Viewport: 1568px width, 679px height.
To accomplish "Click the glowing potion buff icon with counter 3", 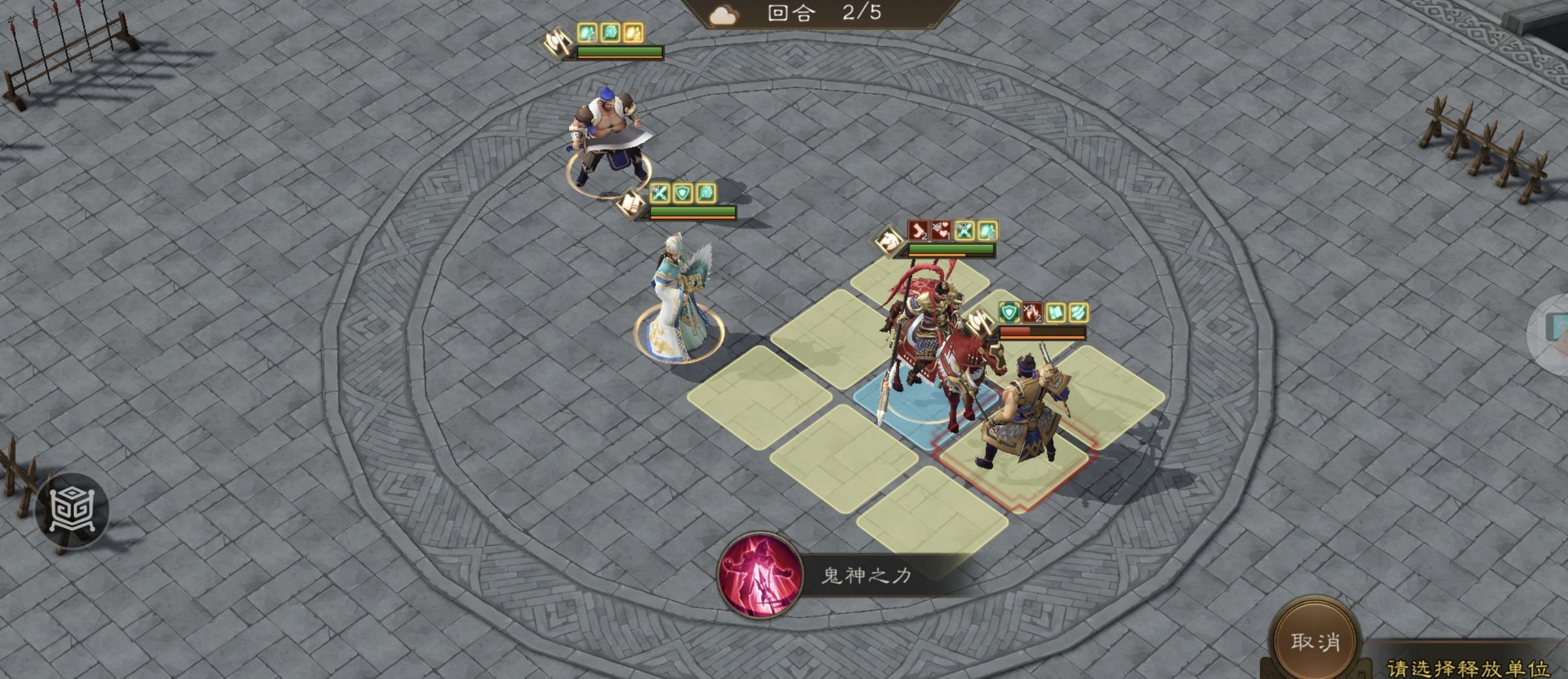I will click(x=587, y=34).
